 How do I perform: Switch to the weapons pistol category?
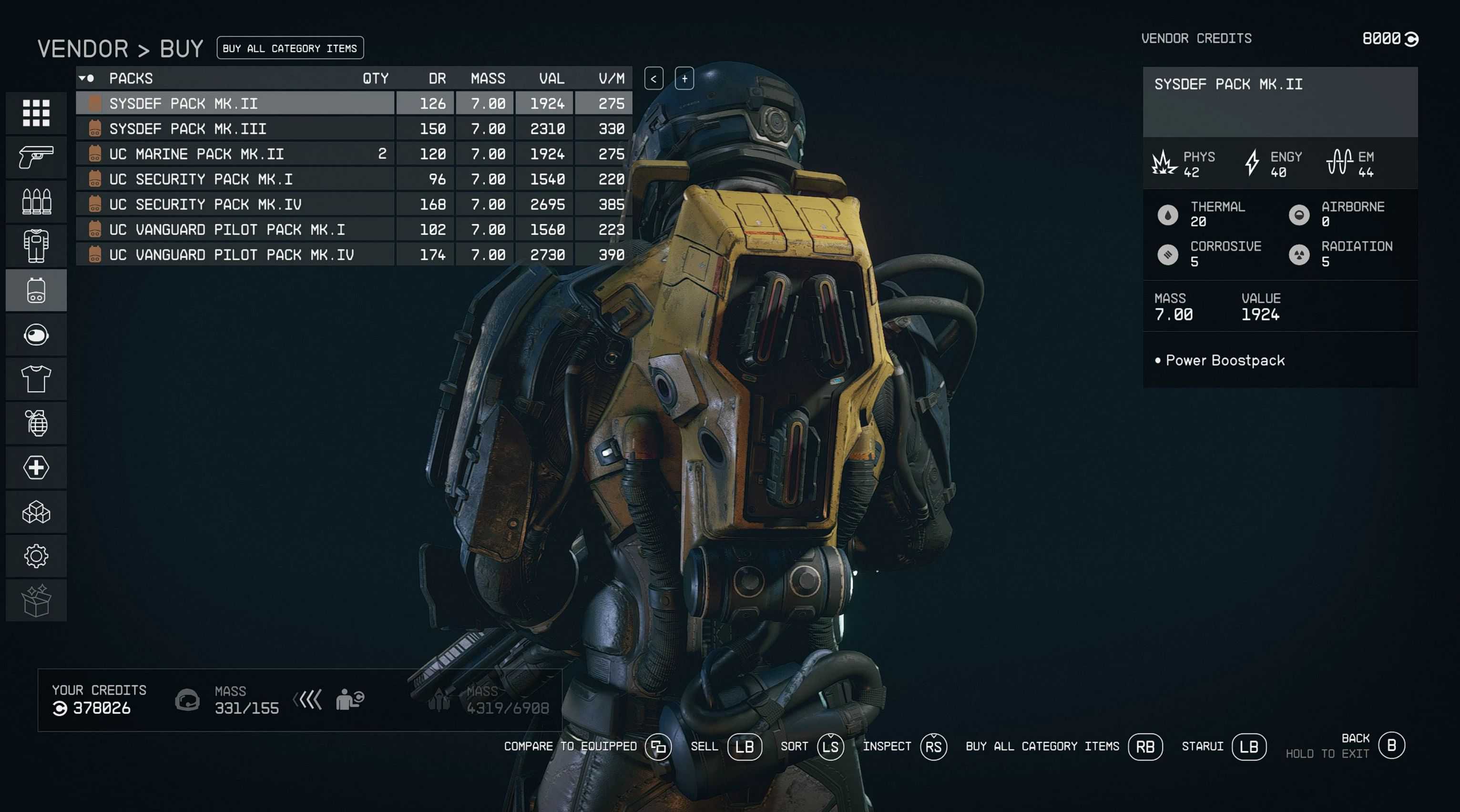point(36,157)
